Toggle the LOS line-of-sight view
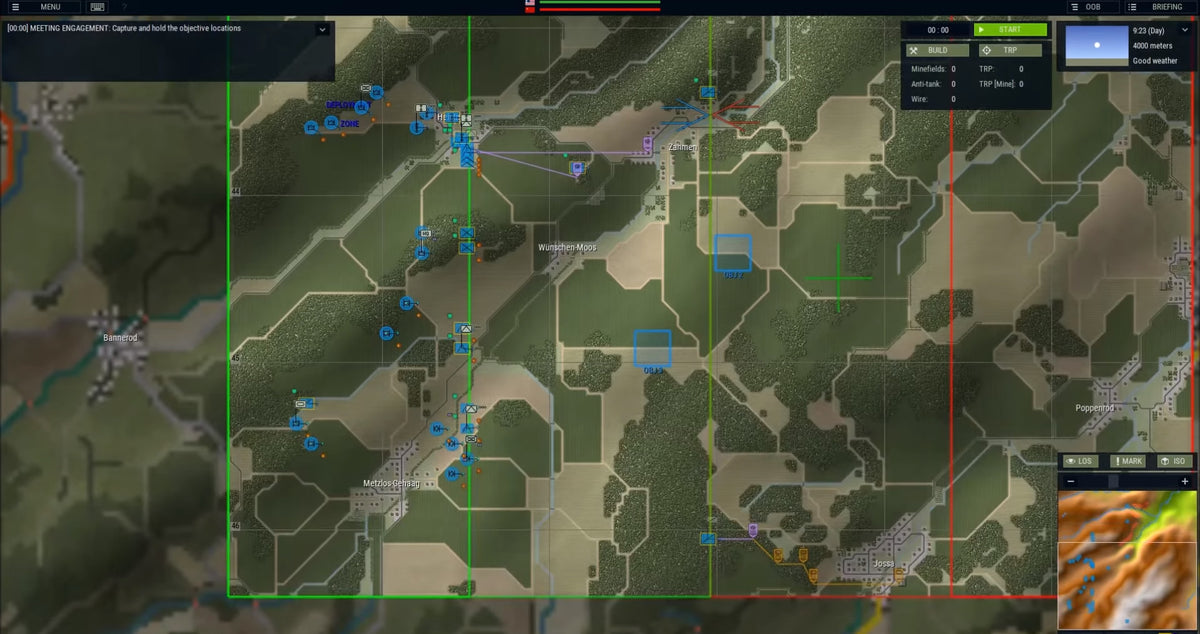The height and width of the screenshot is (634, 1200). (x=1079, y=461)
